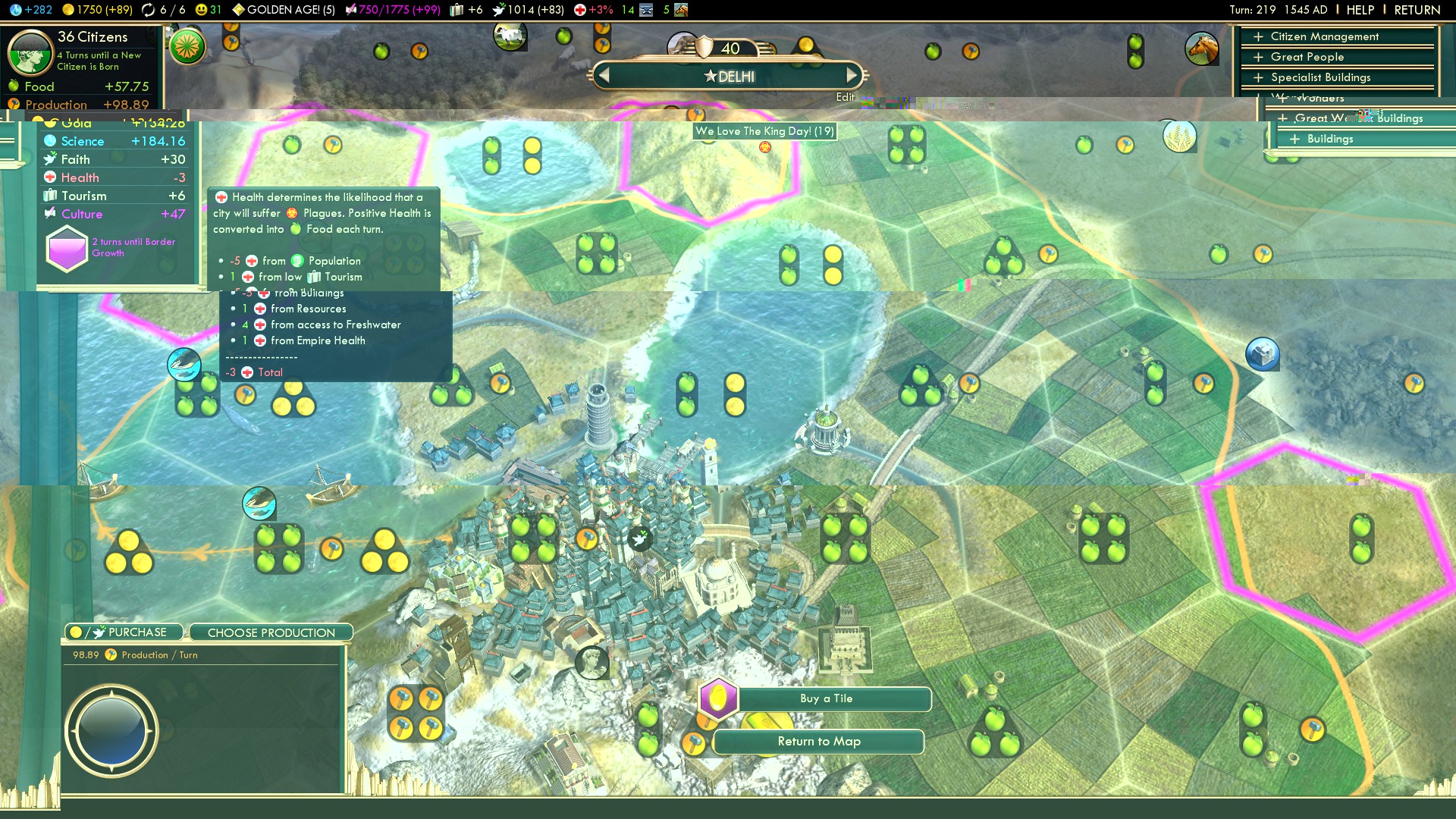
Task: Go to the previous city arrow
Action: pyautogui.click(x=604, y=76)
